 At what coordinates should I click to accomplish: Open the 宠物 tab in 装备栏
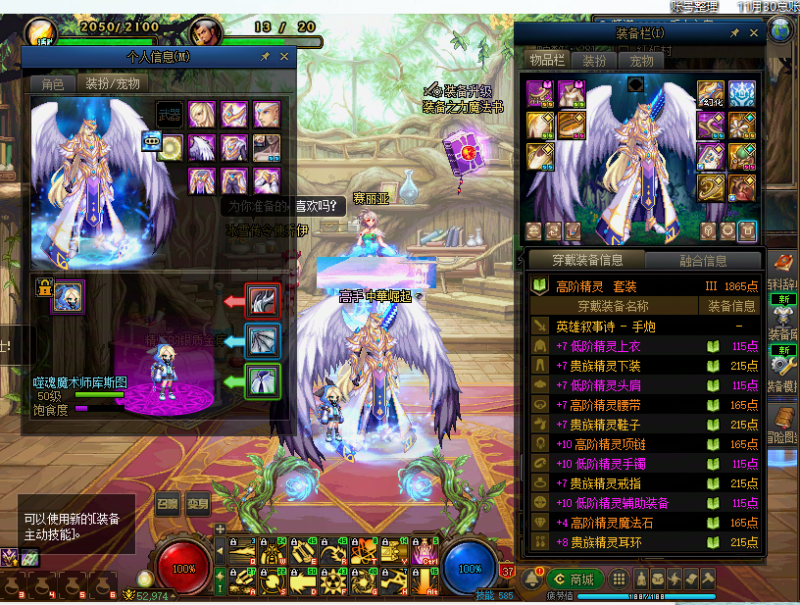[640, 61]
